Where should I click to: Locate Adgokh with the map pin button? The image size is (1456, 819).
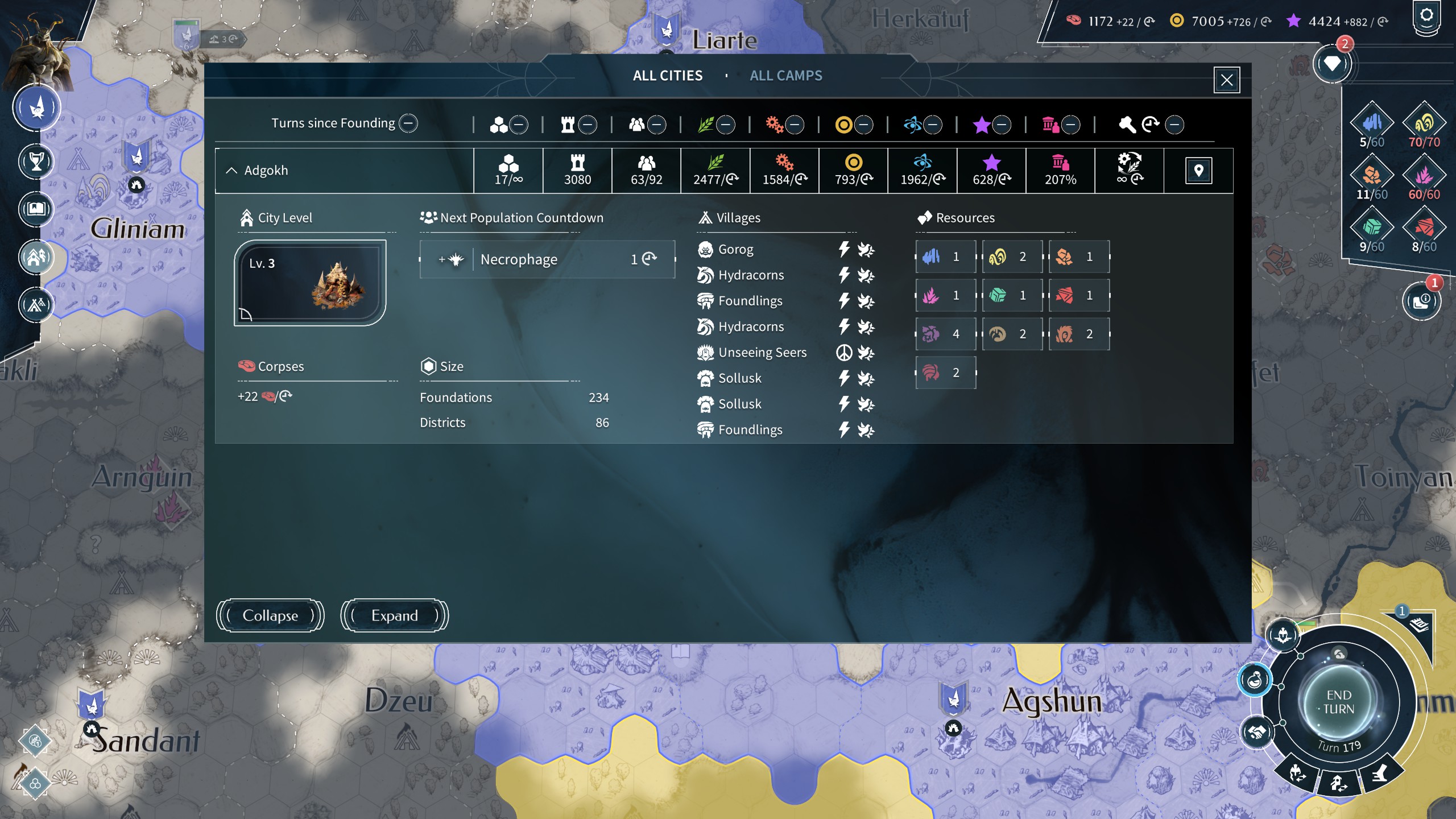[x=1198, y=171]
